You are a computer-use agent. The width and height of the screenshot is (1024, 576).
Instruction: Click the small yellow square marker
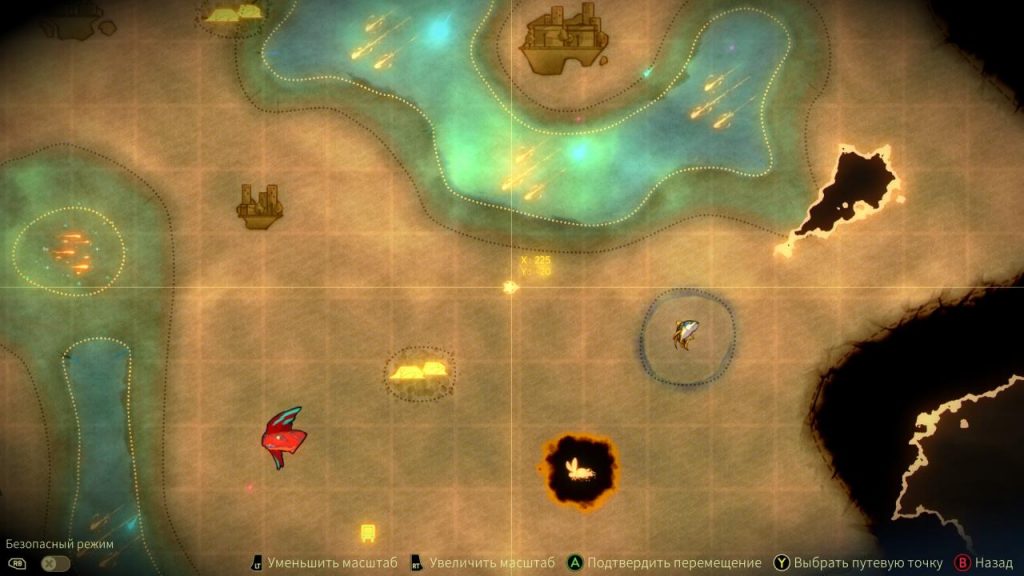[x=368, y=532]
